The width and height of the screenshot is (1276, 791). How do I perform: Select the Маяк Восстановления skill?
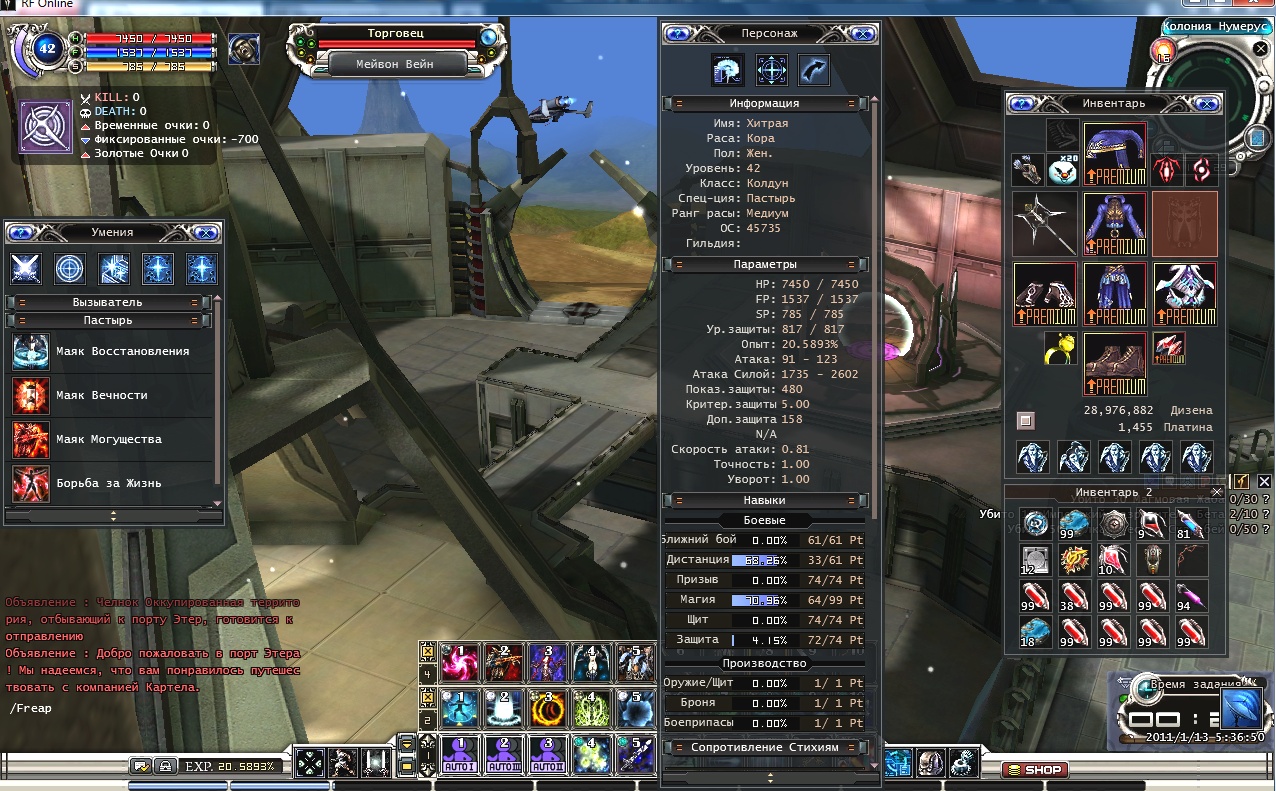pyautogui.click(x=114, y=352)
